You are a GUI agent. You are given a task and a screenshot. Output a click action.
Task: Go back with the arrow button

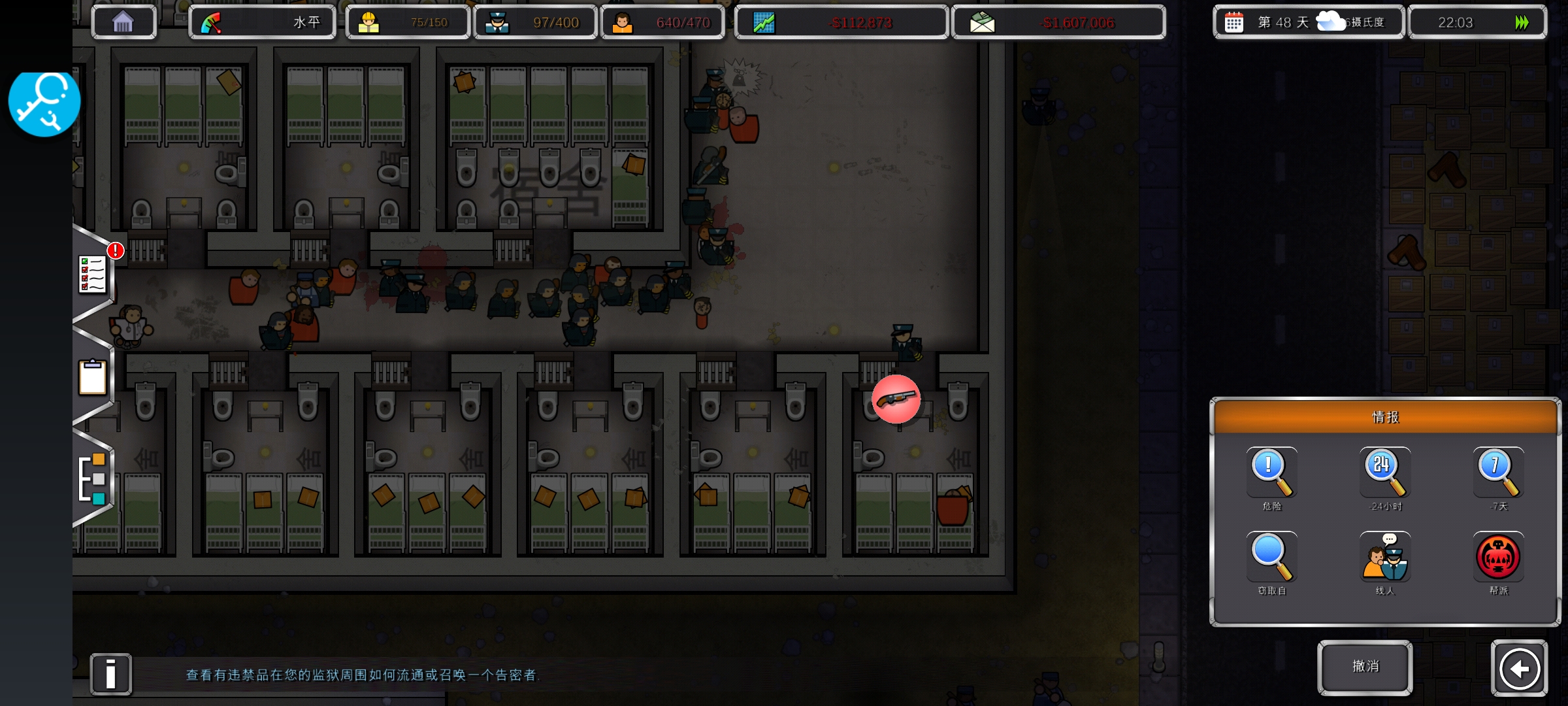[x=1519, y=668]
